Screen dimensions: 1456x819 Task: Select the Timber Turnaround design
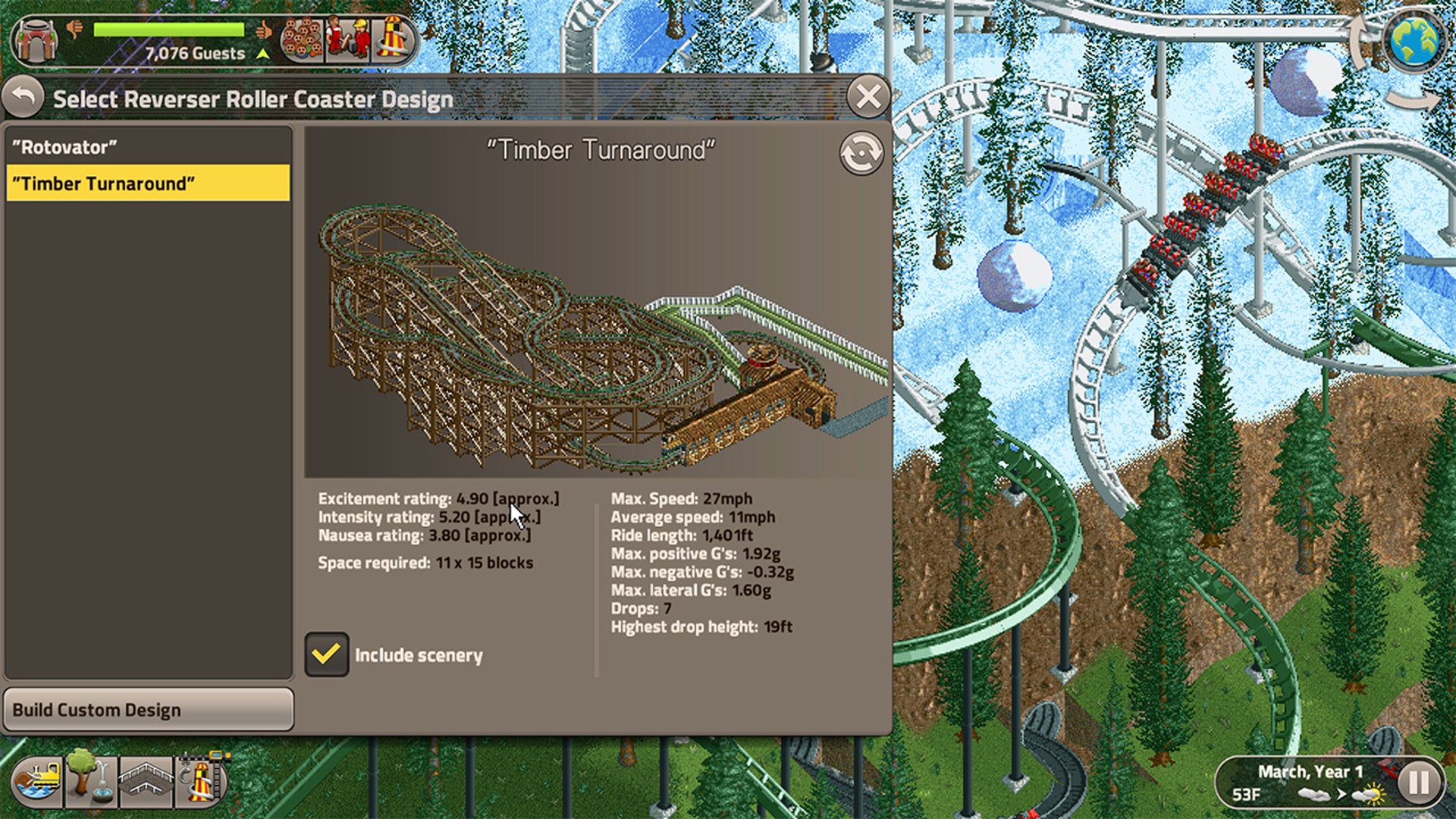click(x=148, y=183)
